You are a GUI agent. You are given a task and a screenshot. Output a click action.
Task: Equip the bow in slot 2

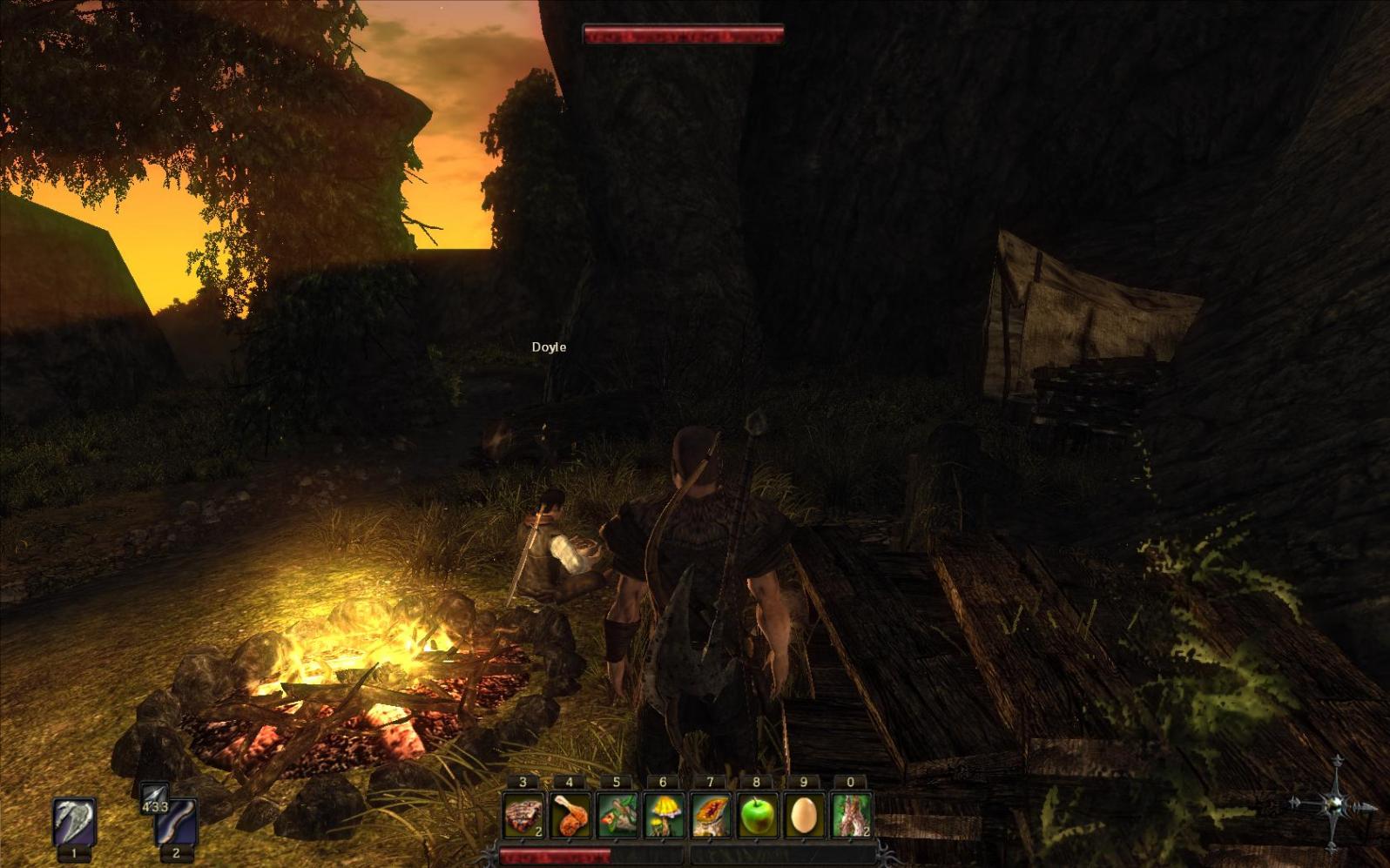[x=176, y=824]
